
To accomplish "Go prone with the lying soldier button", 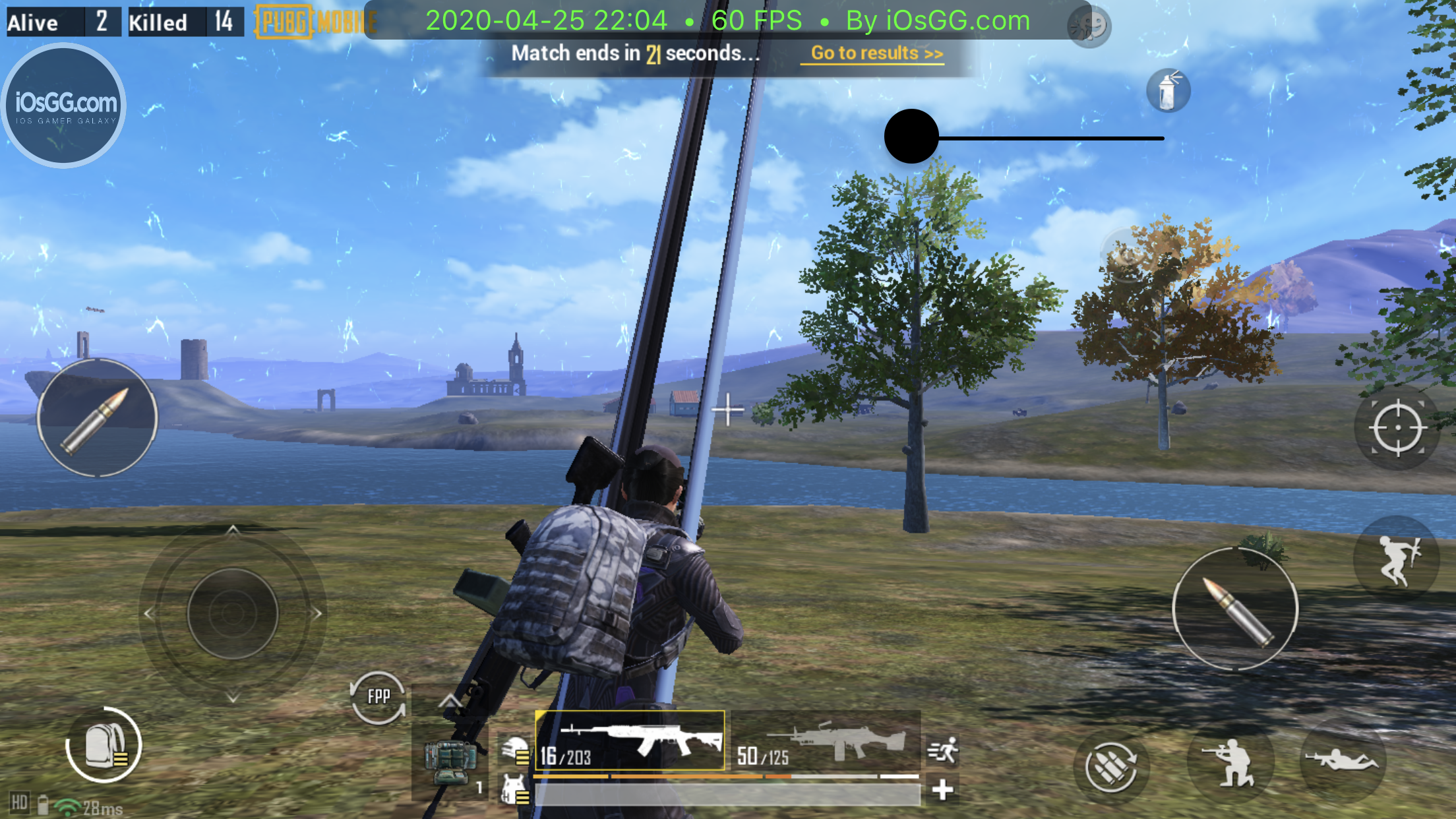I will coord(1343,760).
